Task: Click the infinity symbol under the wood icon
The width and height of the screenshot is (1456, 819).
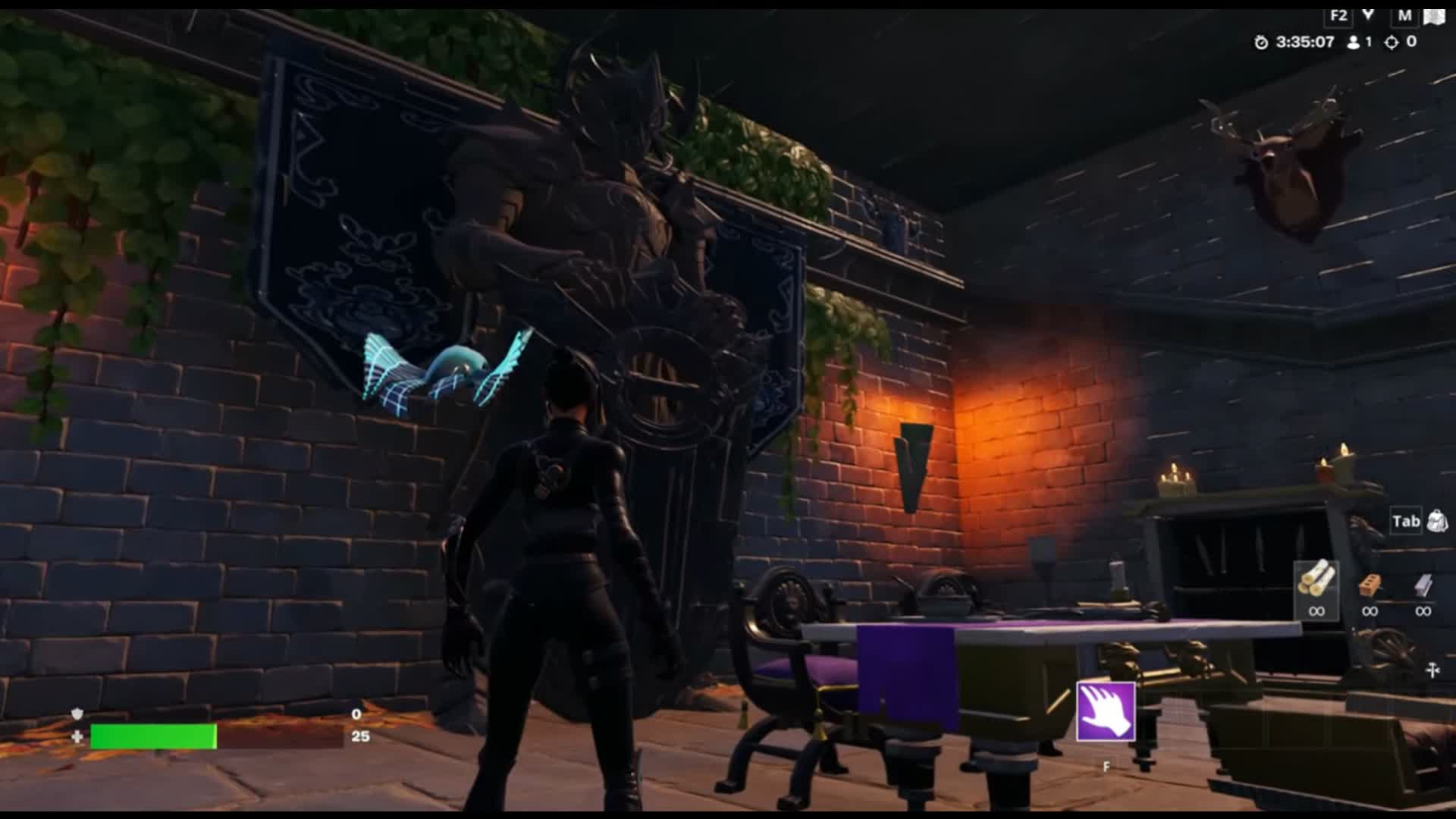Action: [1318, 611]
